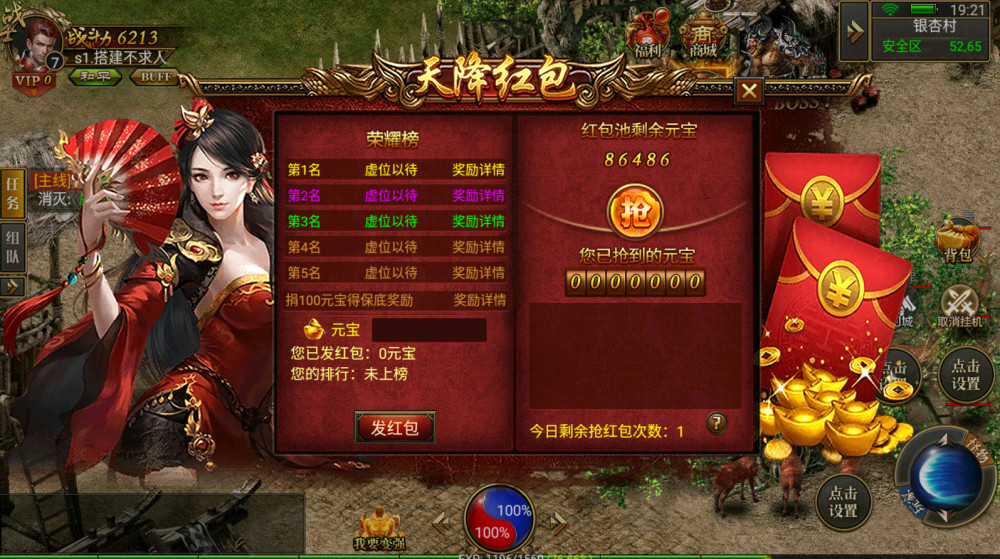View 奖励详情 for rank 第1名
Screen dimensions: 1000x559
point(479,169)
